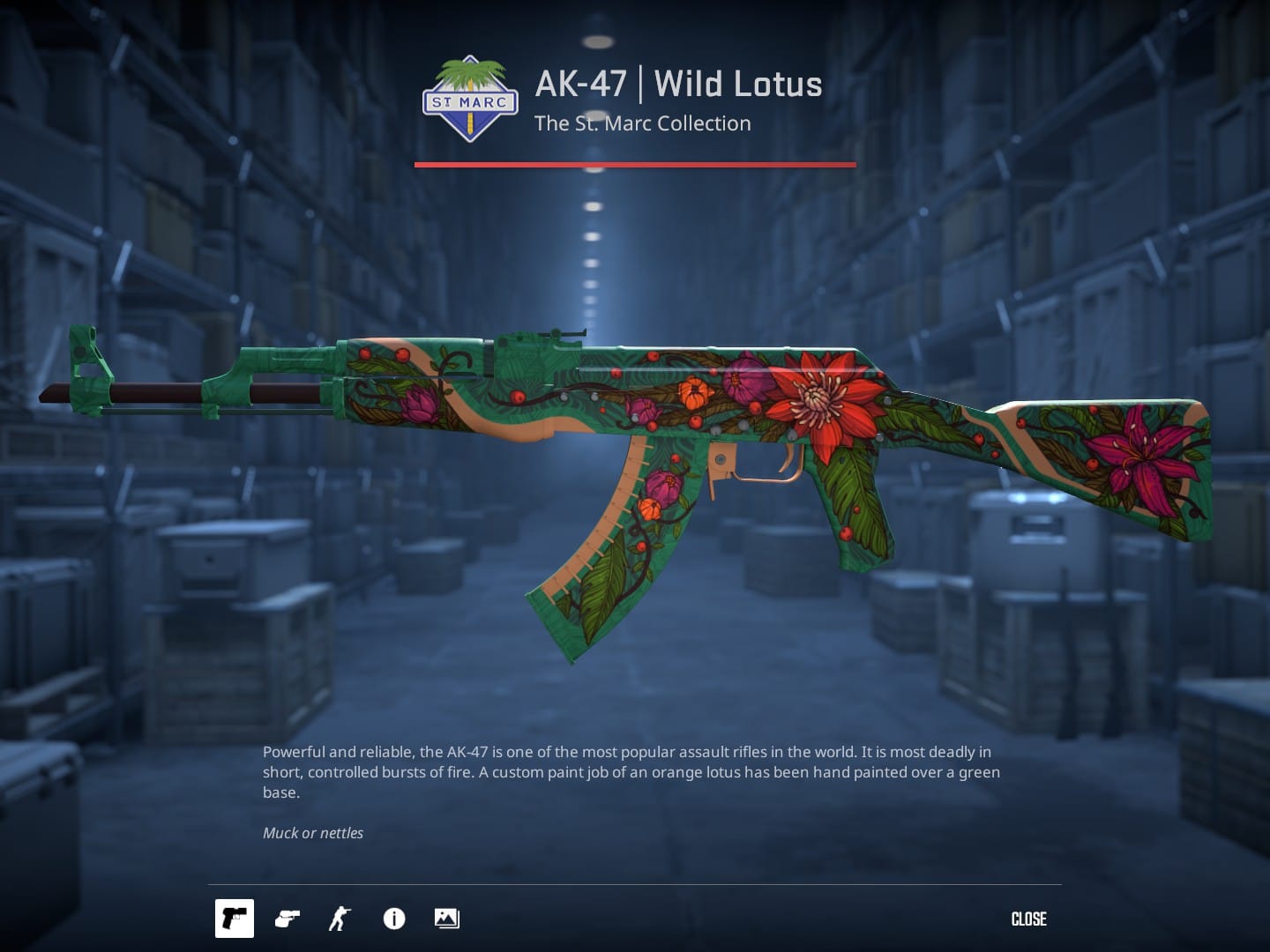This screenshot has width=1270, height=952.
Task: Click the red wear quality bar
Action: pyautogui.click(x=634, y=164)
